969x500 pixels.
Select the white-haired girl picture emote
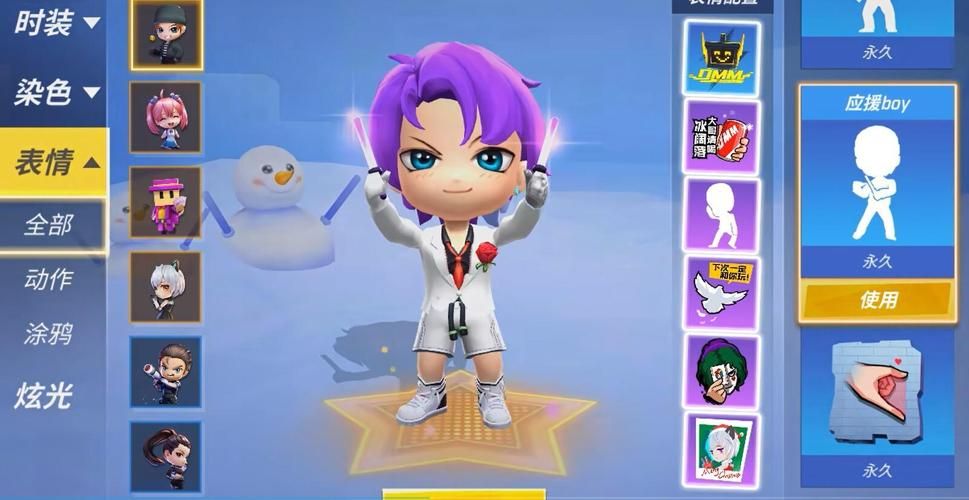(721, 448)
